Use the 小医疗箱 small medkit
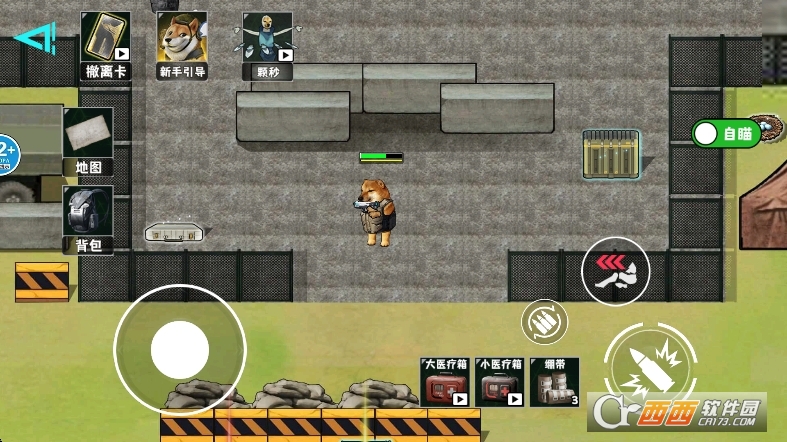 [500, 382]
